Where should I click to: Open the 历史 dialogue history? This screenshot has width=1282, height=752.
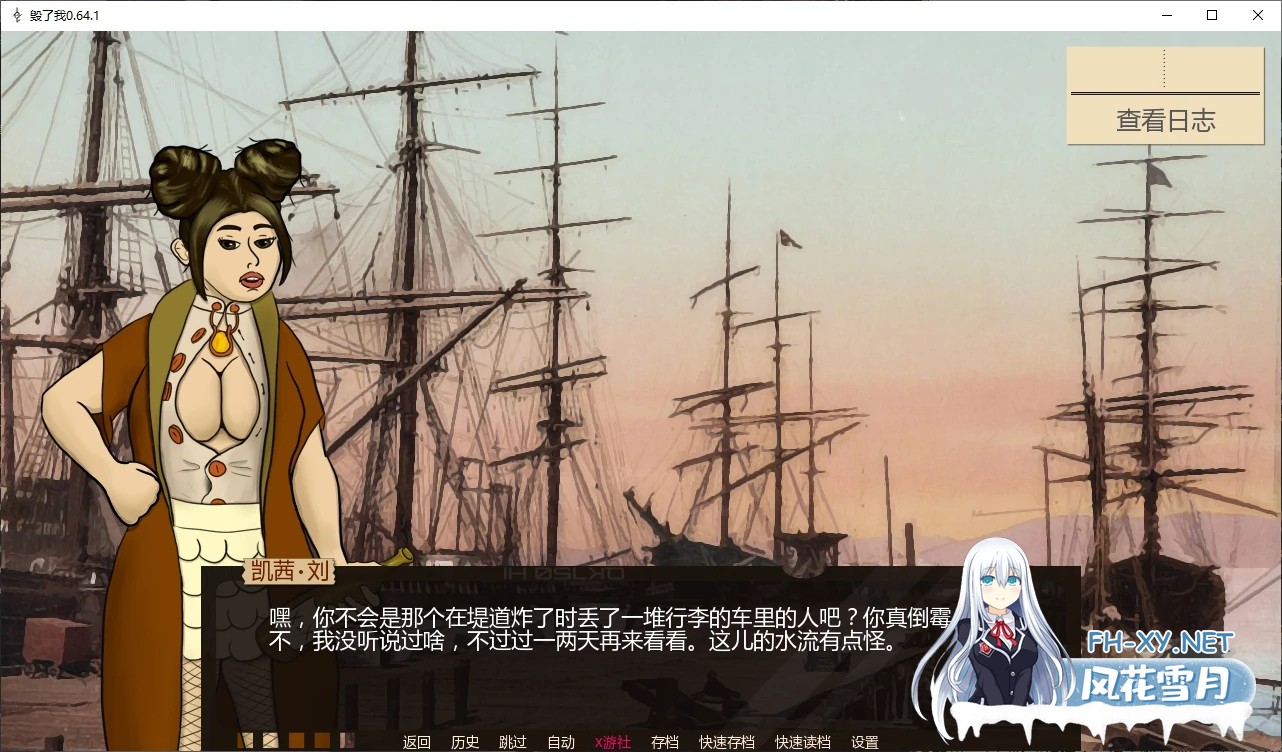tap(464, 742)
